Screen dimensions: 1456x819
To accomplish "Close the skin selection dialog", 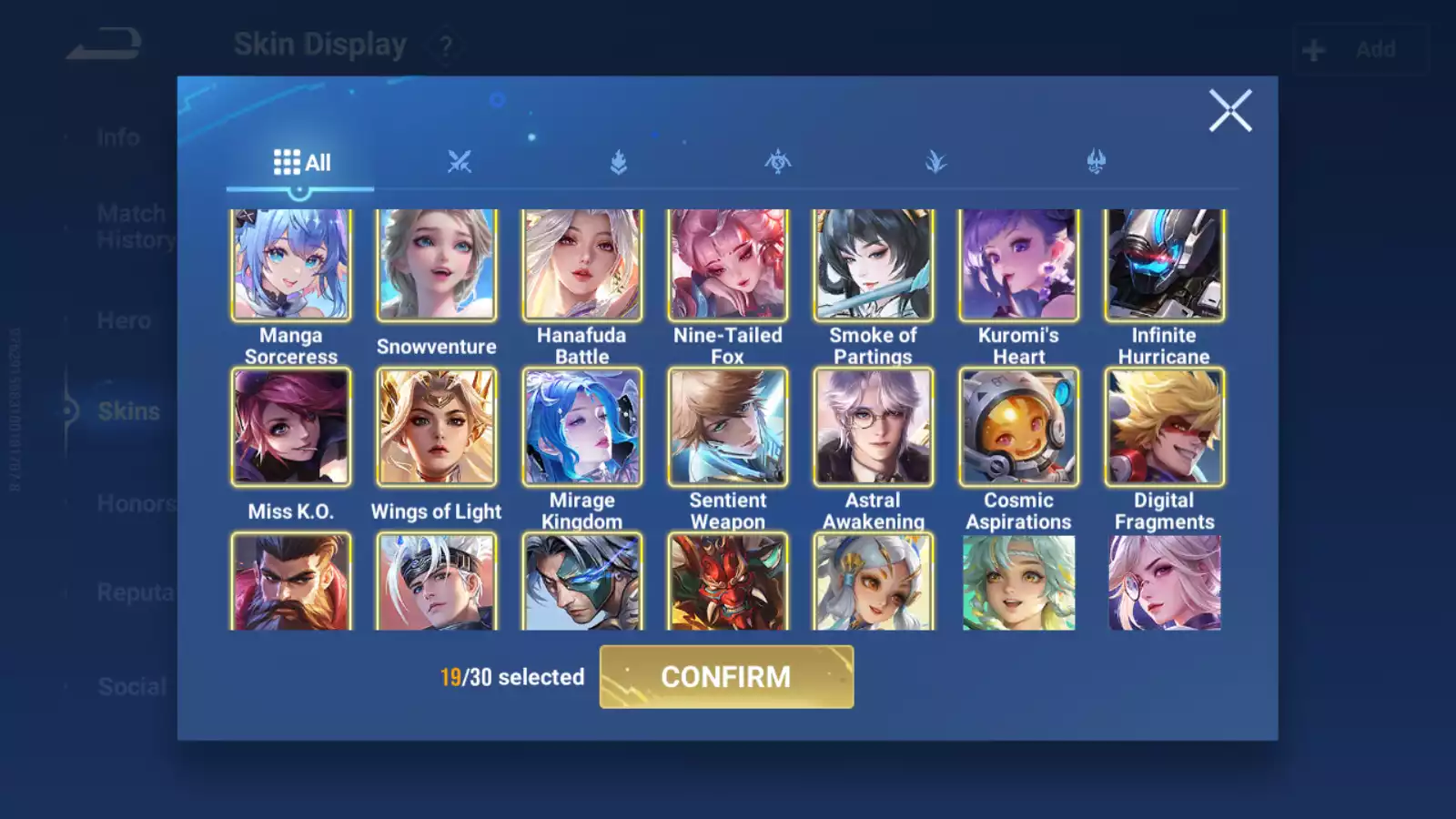I will point(1230,111).
